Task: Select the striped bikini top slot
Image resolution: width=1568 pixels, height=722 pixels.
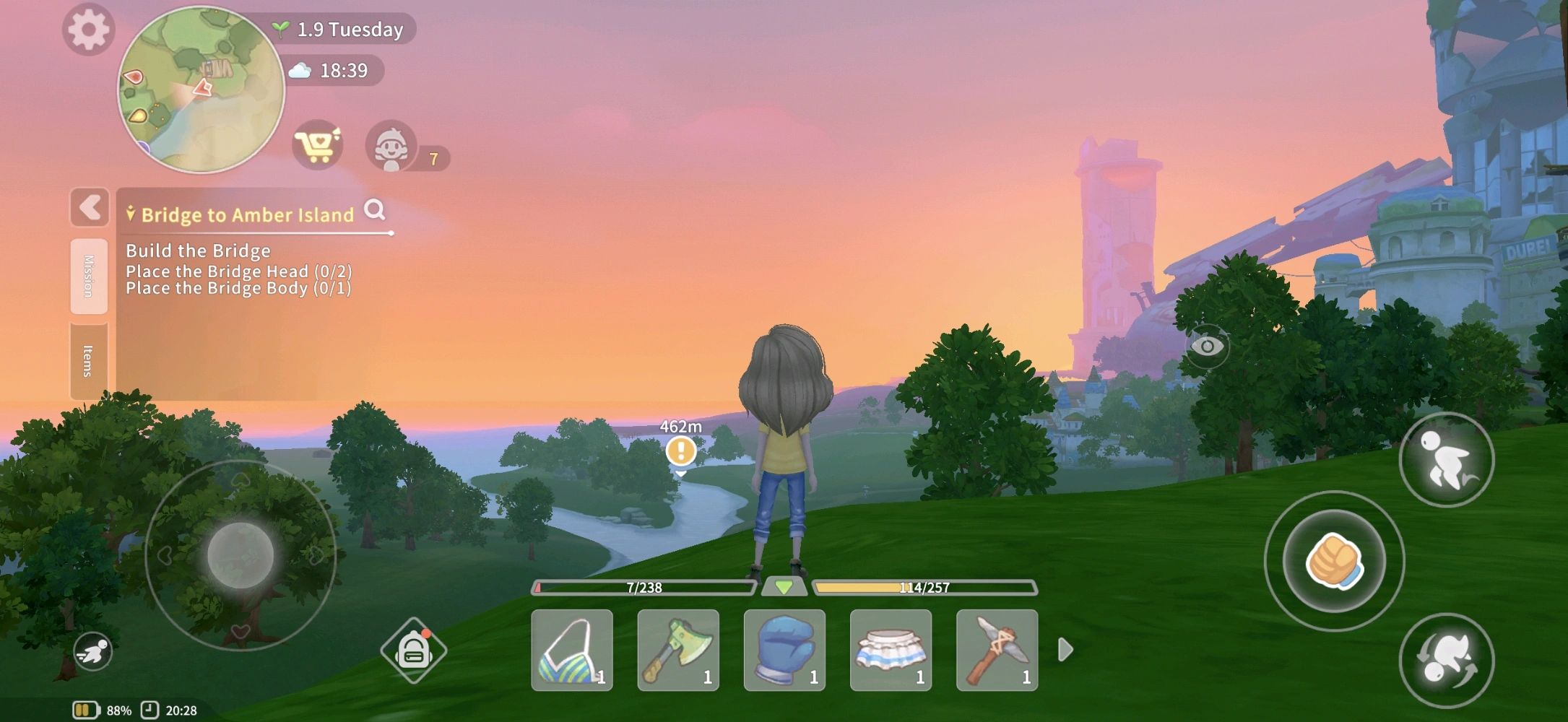Action: point(572,650)
